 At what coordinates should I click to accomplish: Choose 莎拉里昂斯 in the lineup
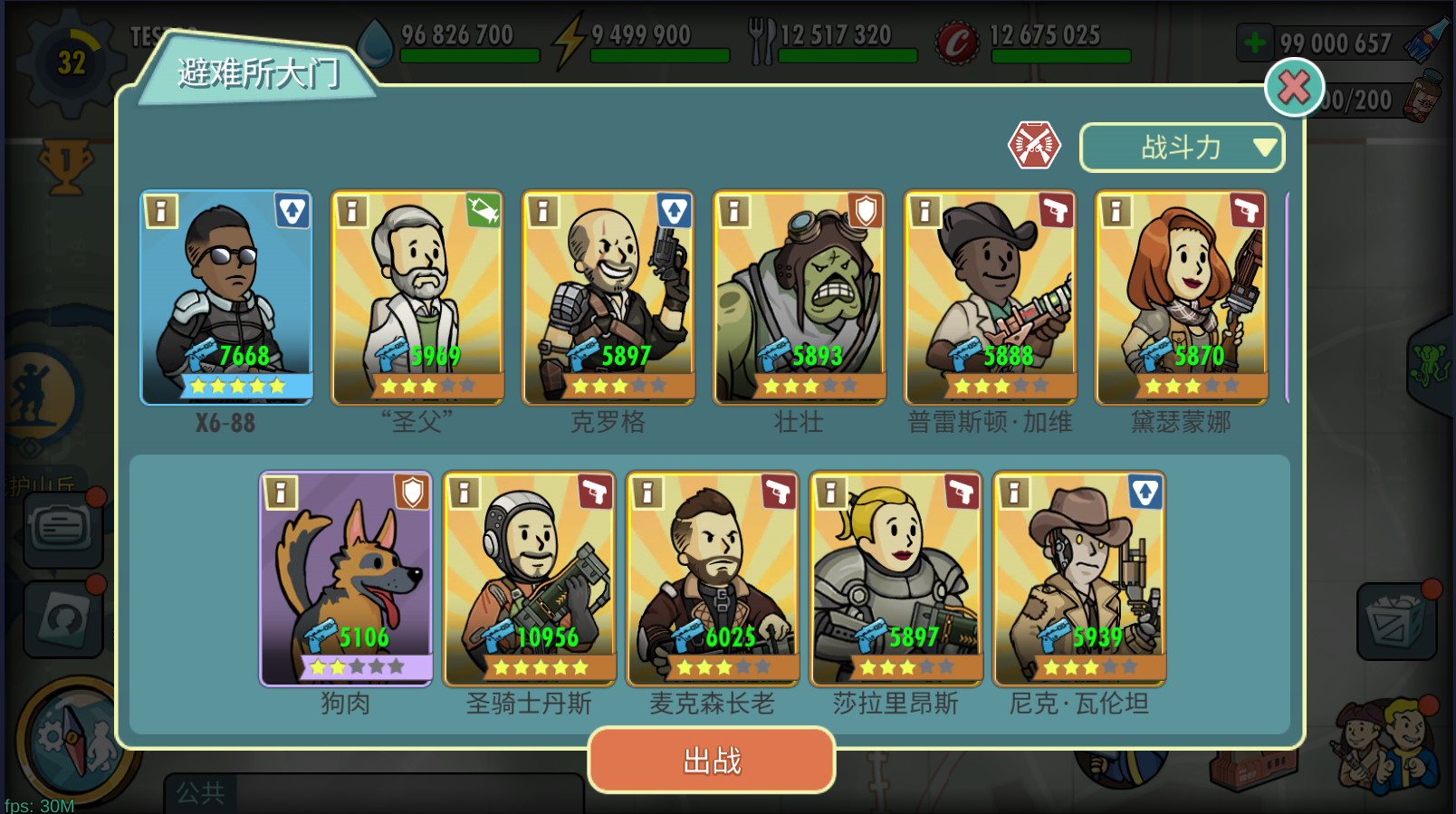pyautogui.click(x=896, y=578)
